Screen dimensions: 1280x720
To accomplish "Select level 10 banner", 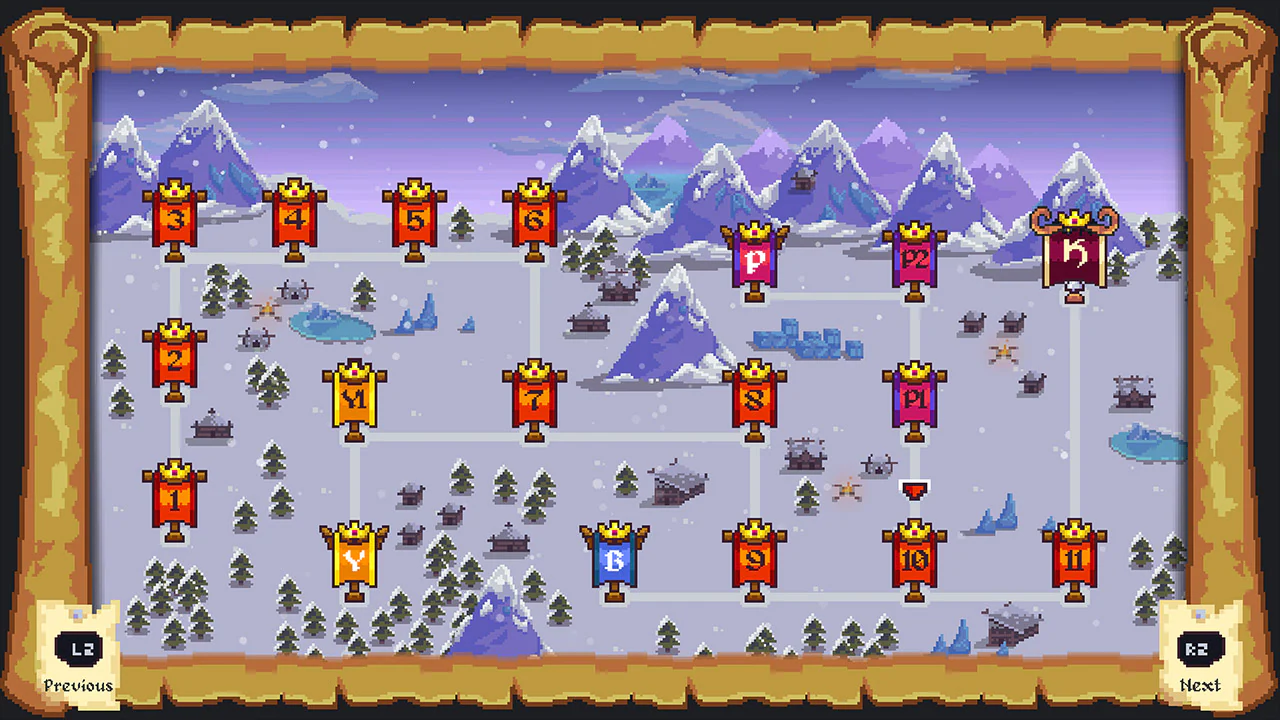I will [x=912, y=560].
